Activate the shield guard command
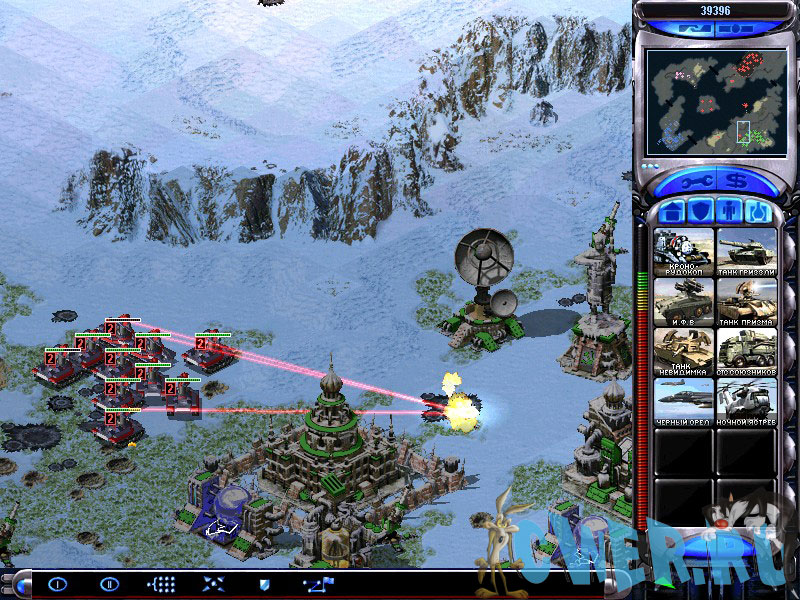Screen dimensions: 800x600 (265, 584)
